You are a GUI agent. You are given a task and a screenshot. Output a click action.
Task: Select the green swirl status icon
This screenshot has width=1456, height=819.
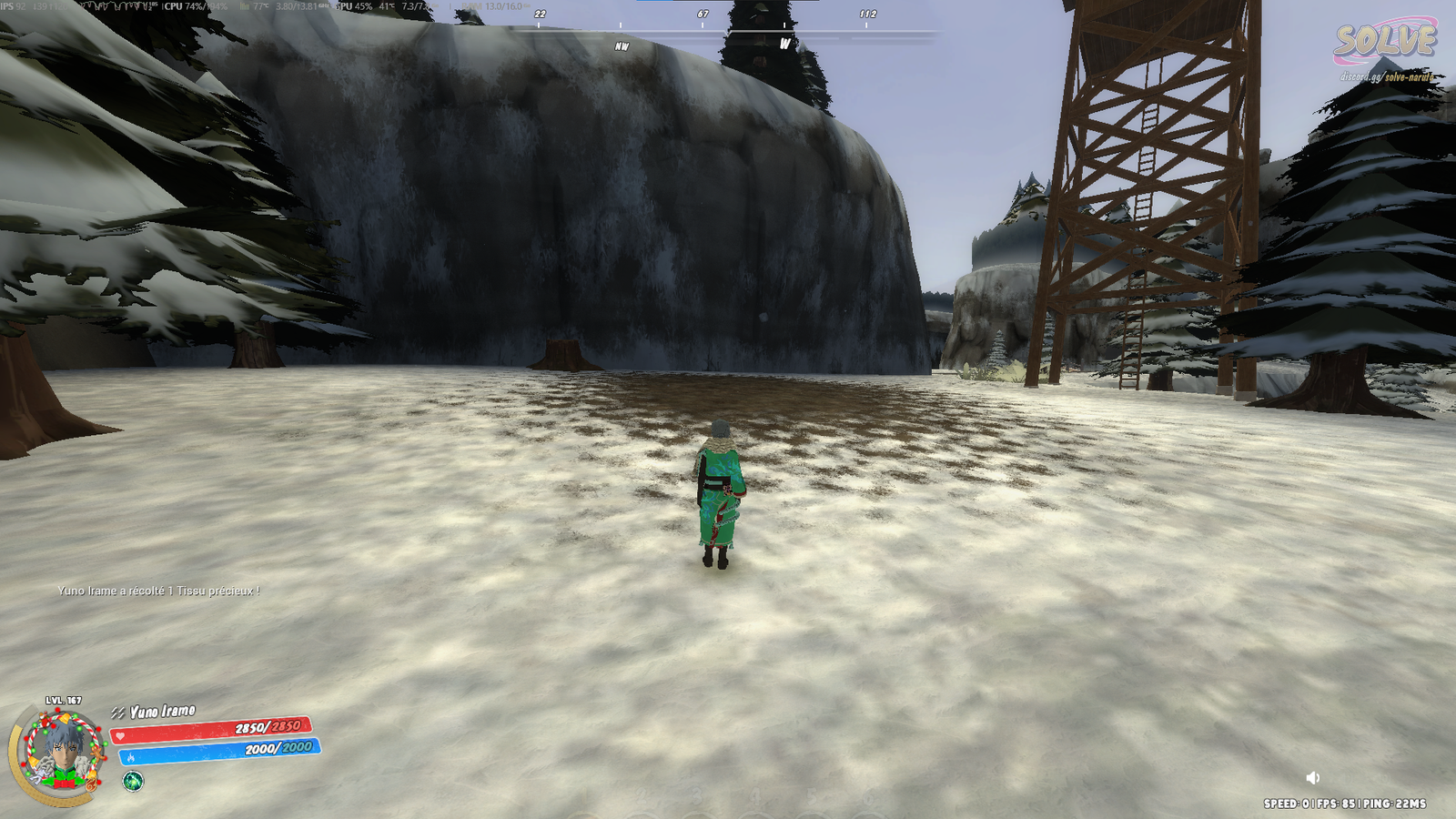tap(133, 781)
